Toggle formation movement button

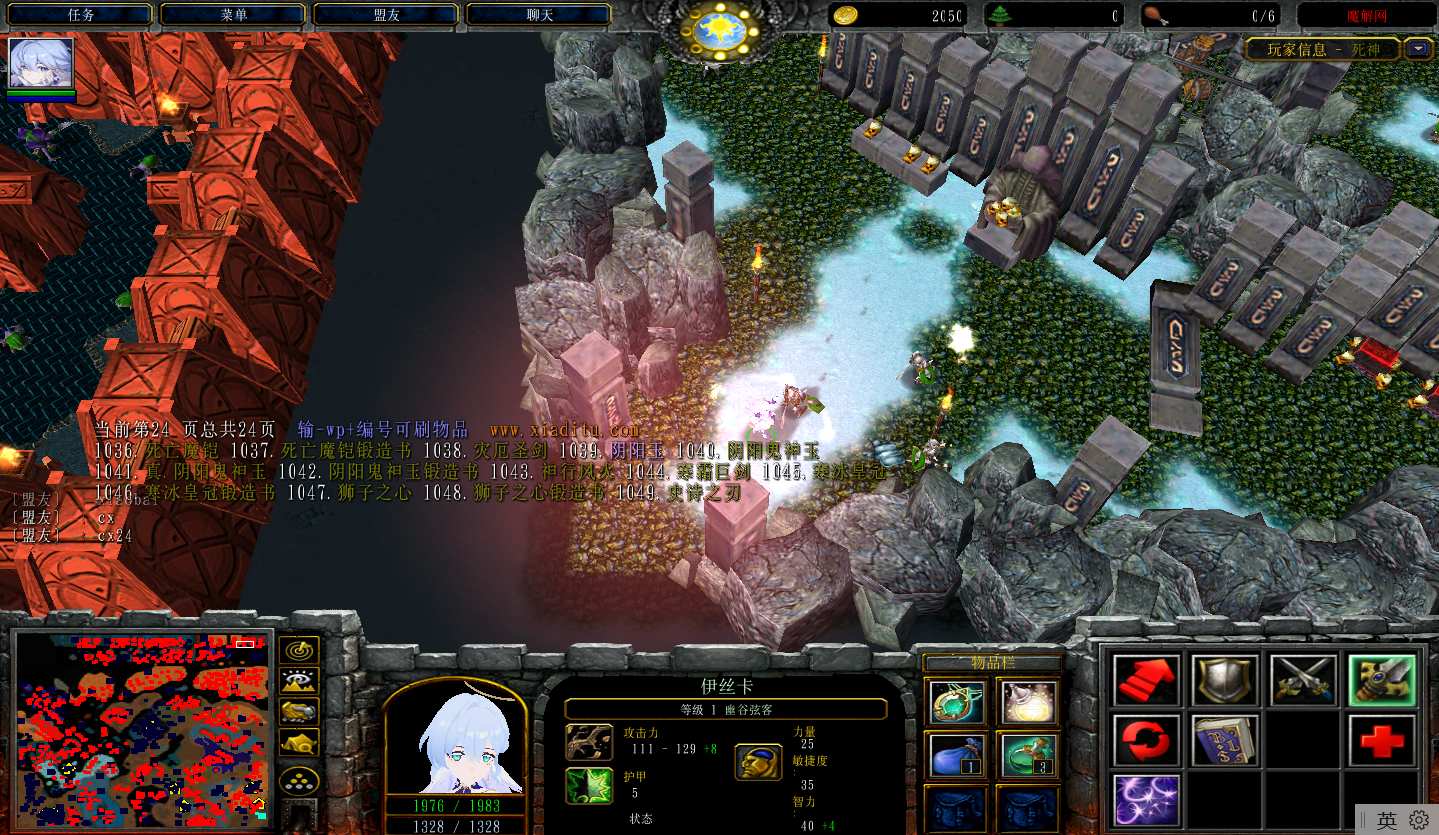(299, 780)
